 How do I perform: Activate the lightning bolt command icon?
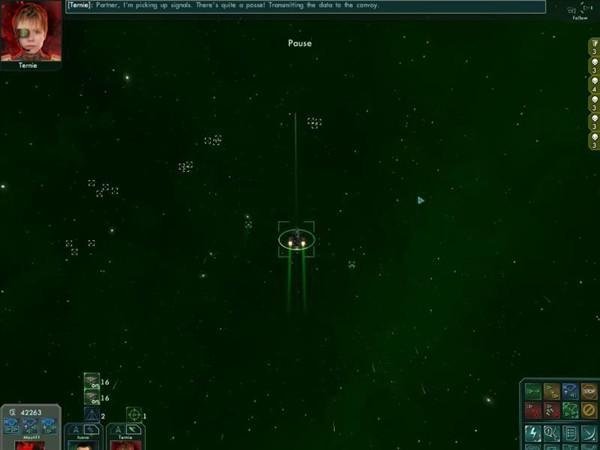(x=533, y=432)
